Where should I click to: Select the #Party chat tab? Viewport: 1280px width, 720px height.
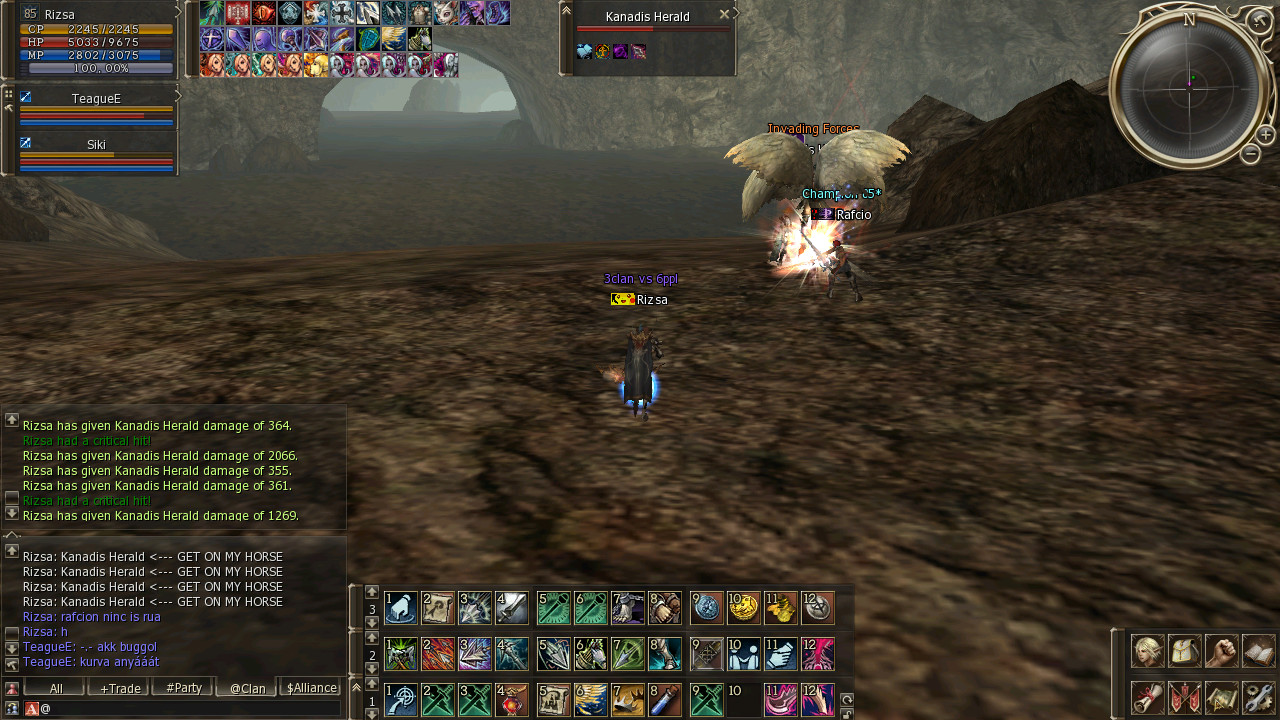click(x=183, y=688)
